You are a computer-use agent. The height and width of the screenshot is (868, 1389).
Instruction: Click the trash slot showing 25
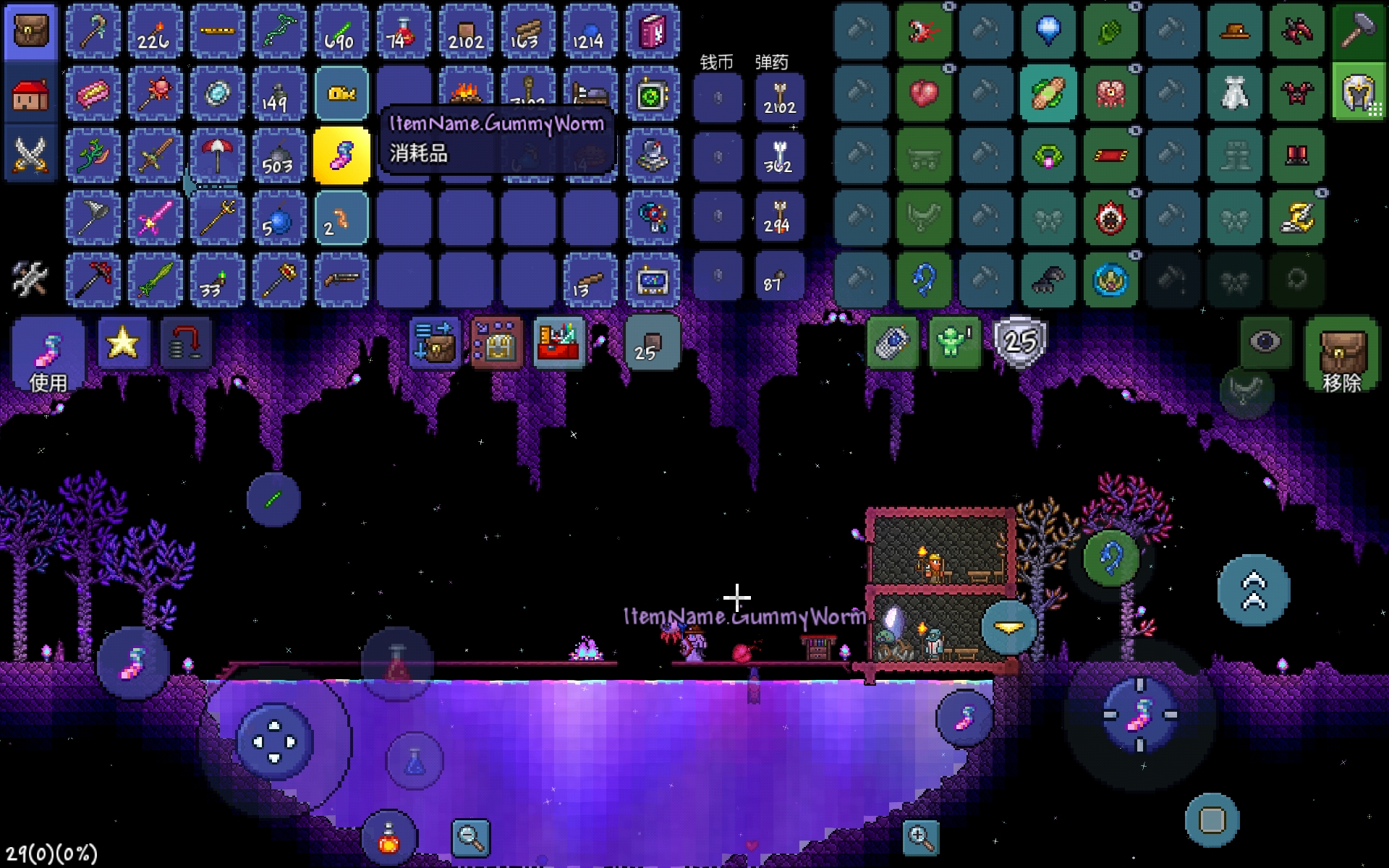click(x=651, y=343)
